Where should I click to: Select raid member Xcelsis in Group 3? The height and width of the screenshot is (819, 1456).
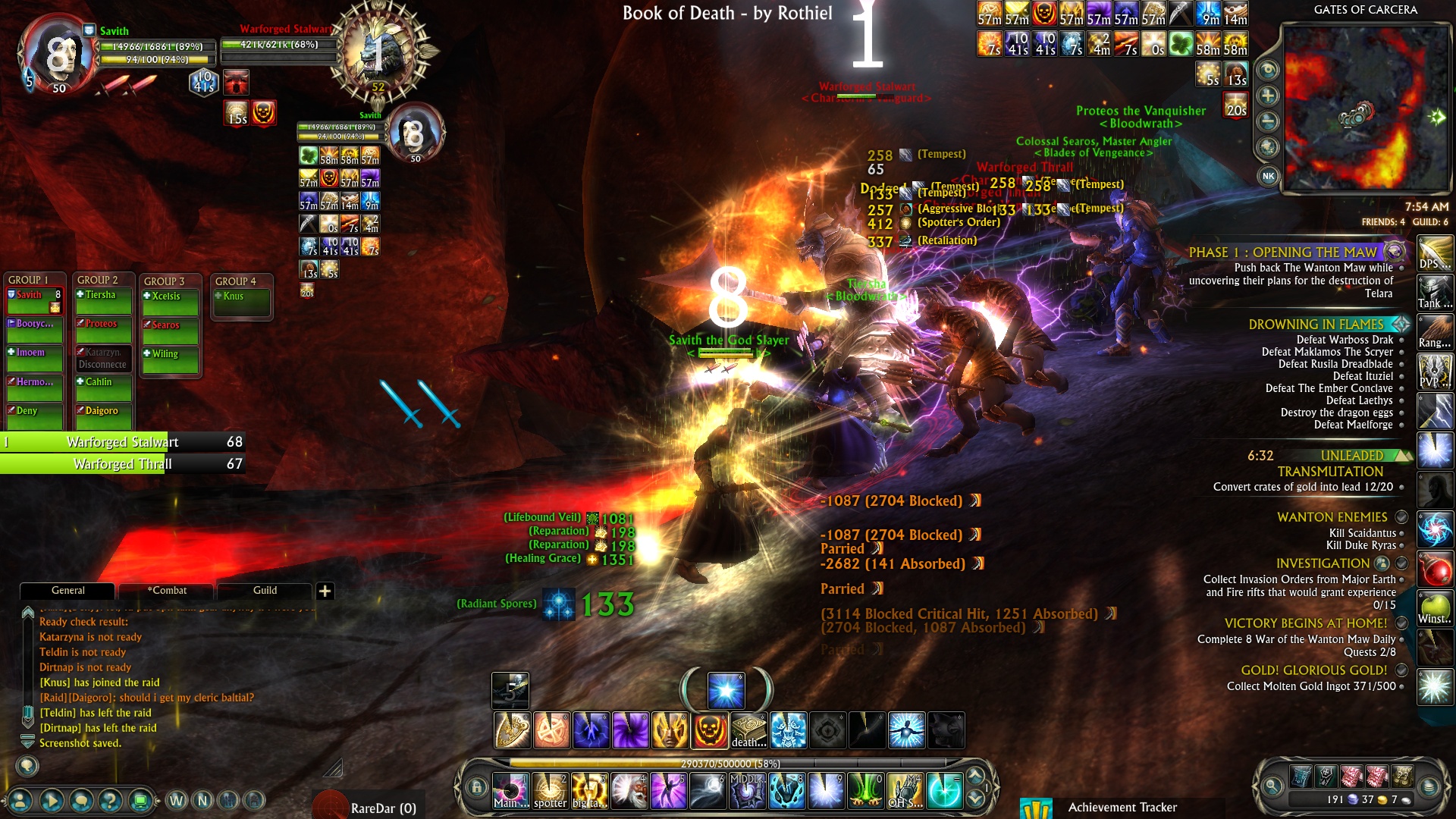click(171, 297)
